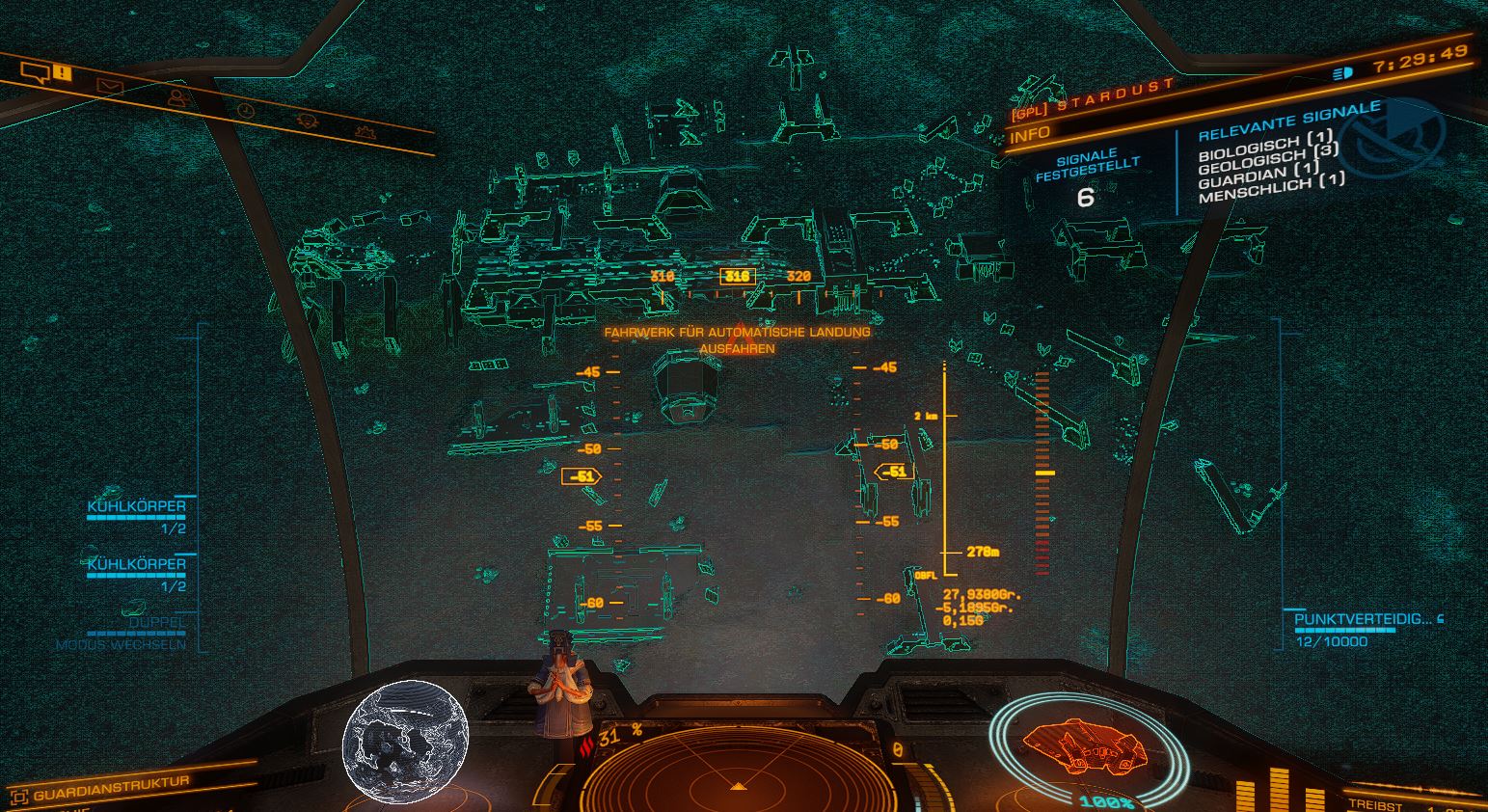This screenshot has width=1488, height=812.
Task: Show the contacts people tab
Action: coord(176,98)
